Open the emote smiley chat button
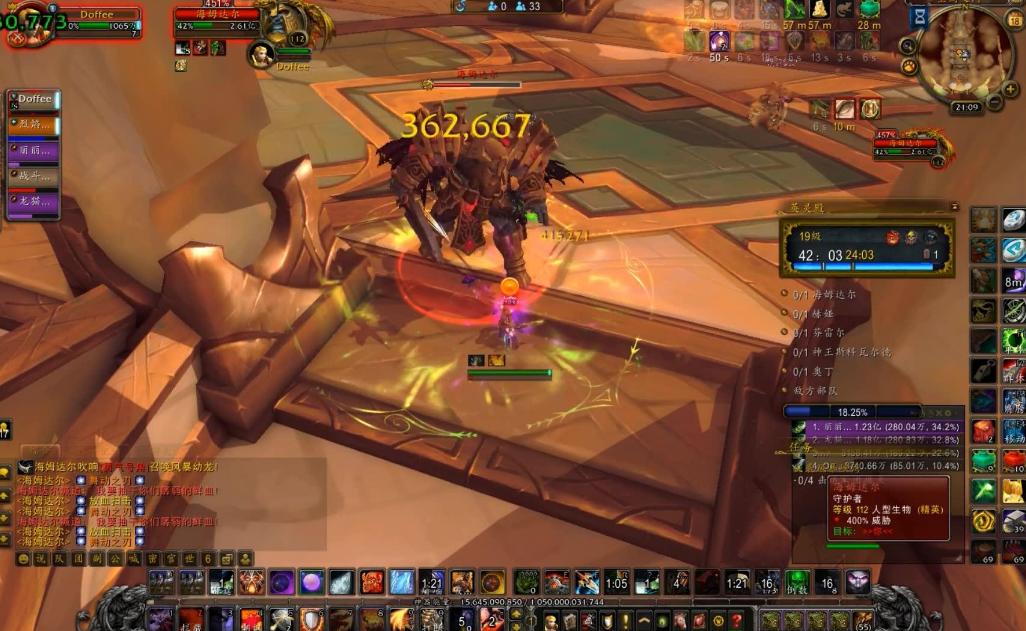The image size is (1026, 631). pyautogui.click(x=23, y=558)
